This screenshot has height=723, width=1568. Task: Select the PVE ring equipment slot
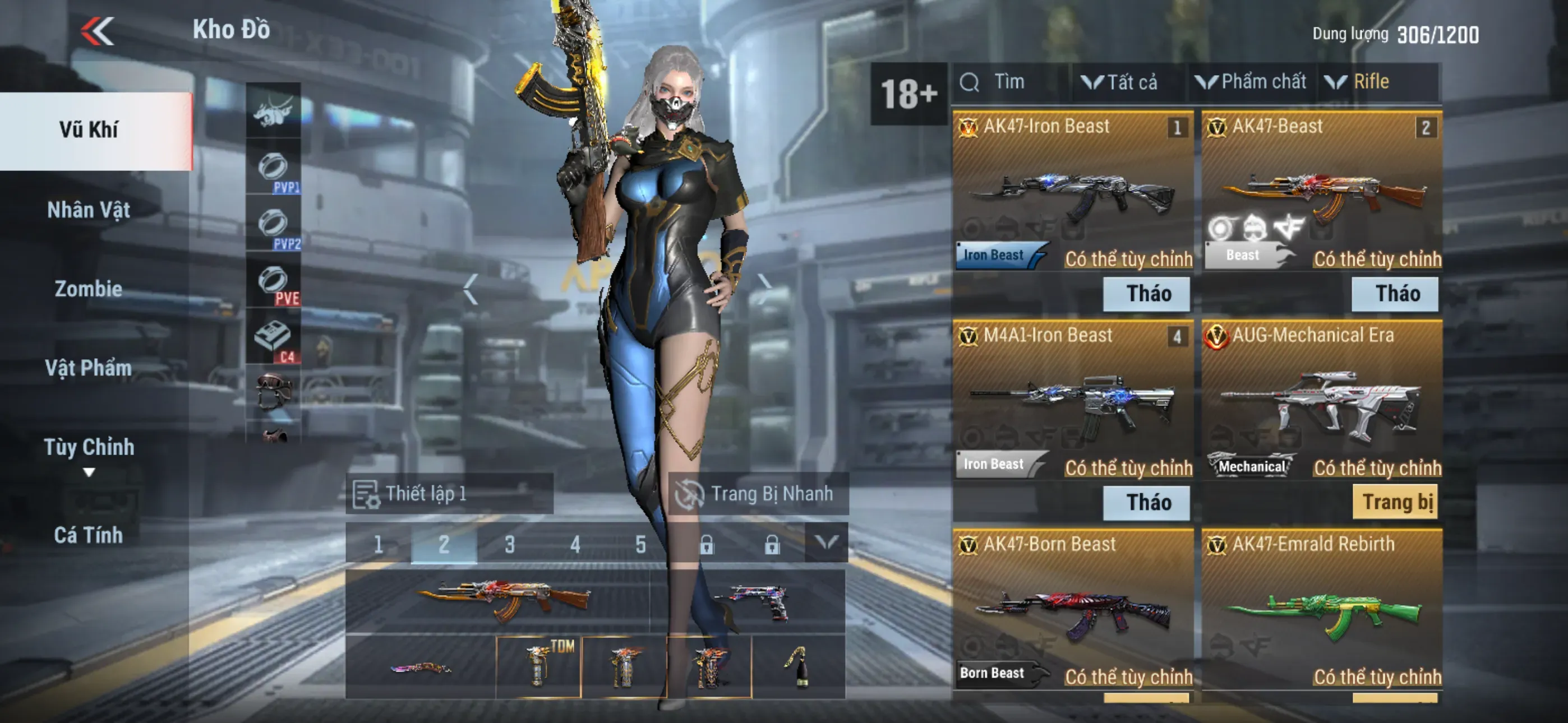273,283
